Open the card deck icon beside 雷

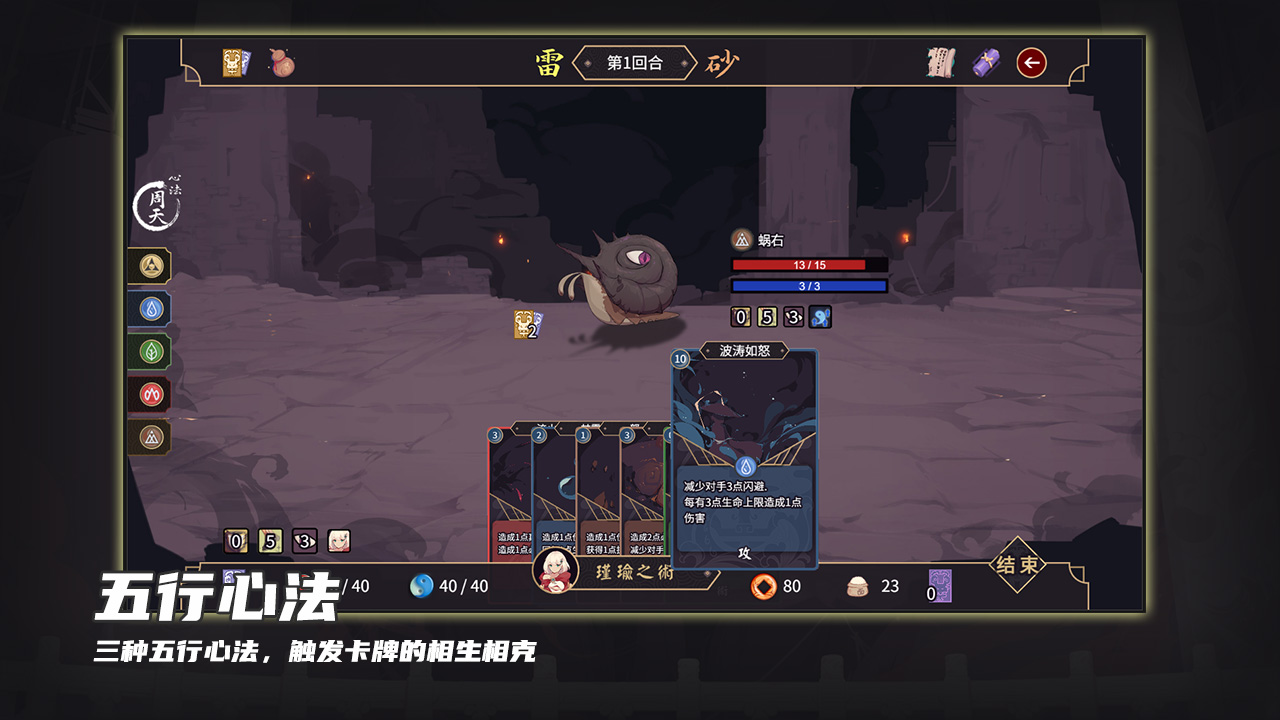point(231,60)
